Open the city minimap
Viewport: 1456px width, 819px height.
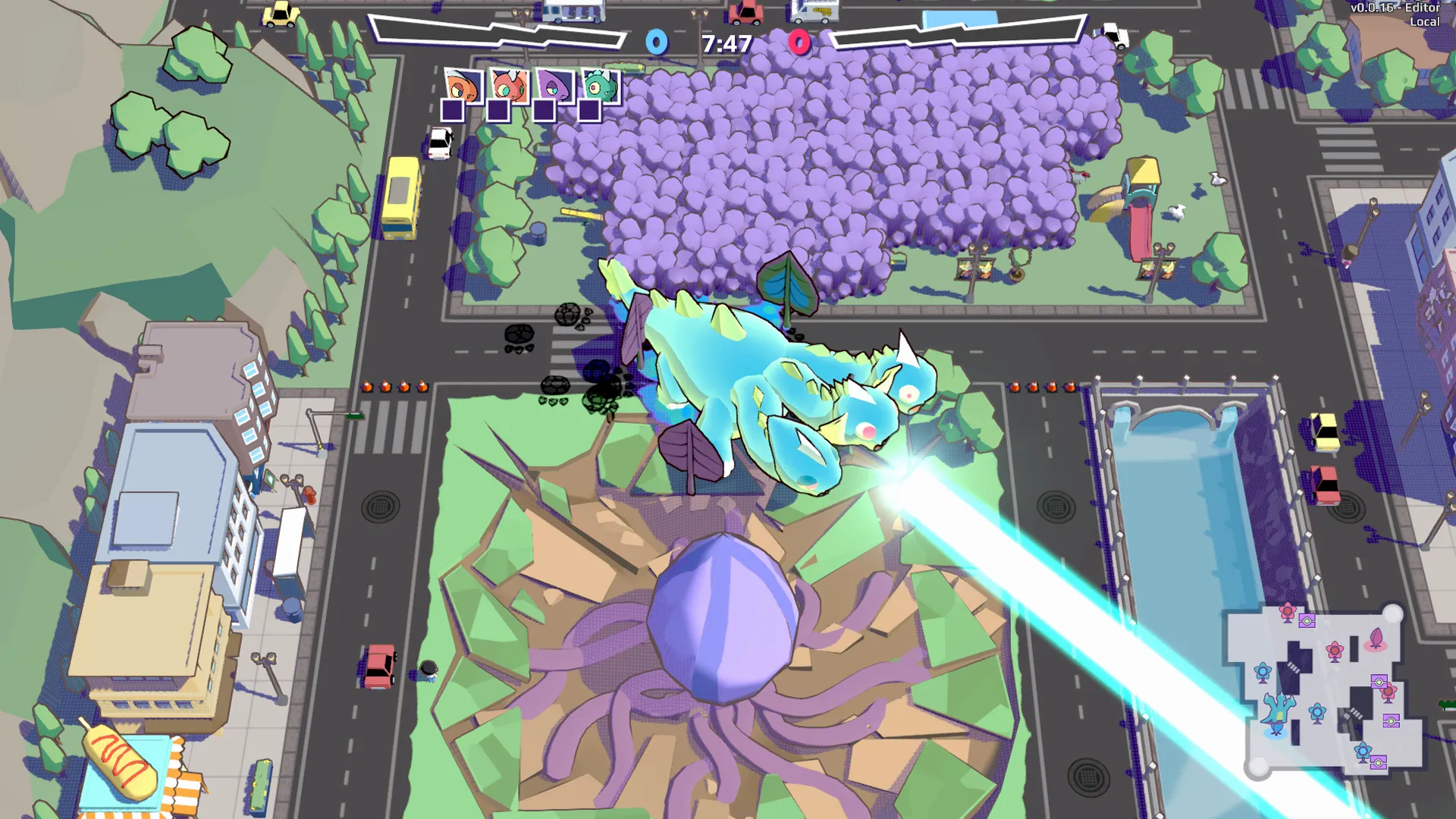1325,691
